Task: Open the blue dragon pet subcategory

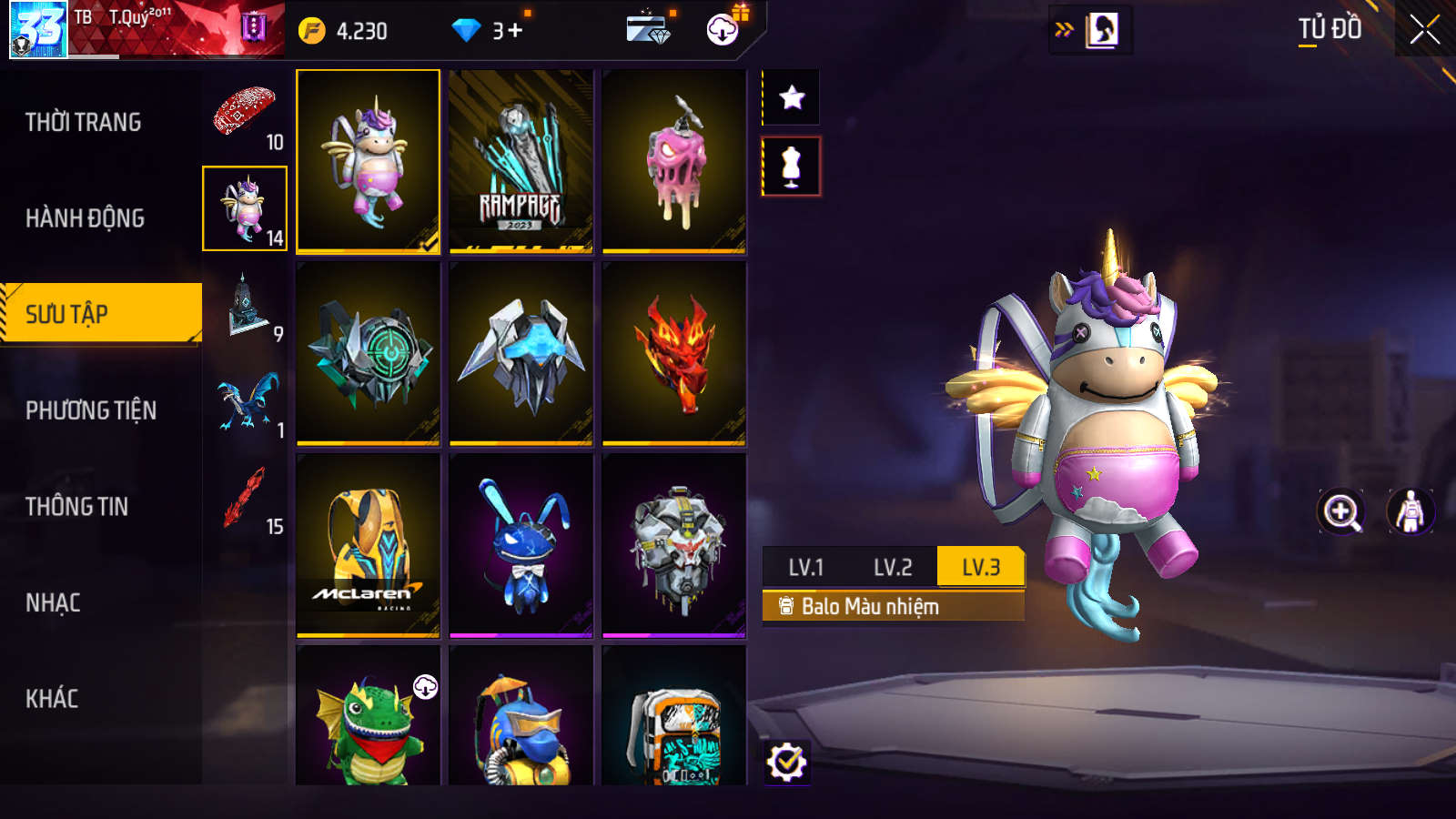Action: (x=246, y=401)
